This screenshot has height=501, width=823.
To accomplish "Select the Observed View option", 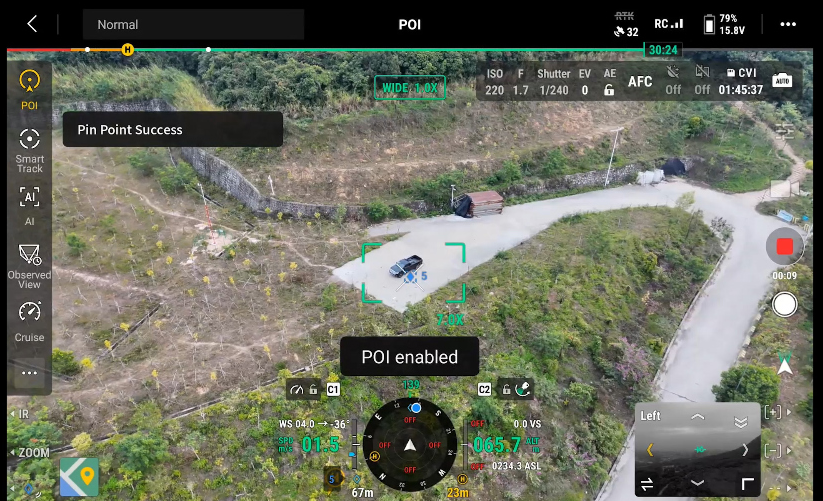I will click(x=30, y=262).
